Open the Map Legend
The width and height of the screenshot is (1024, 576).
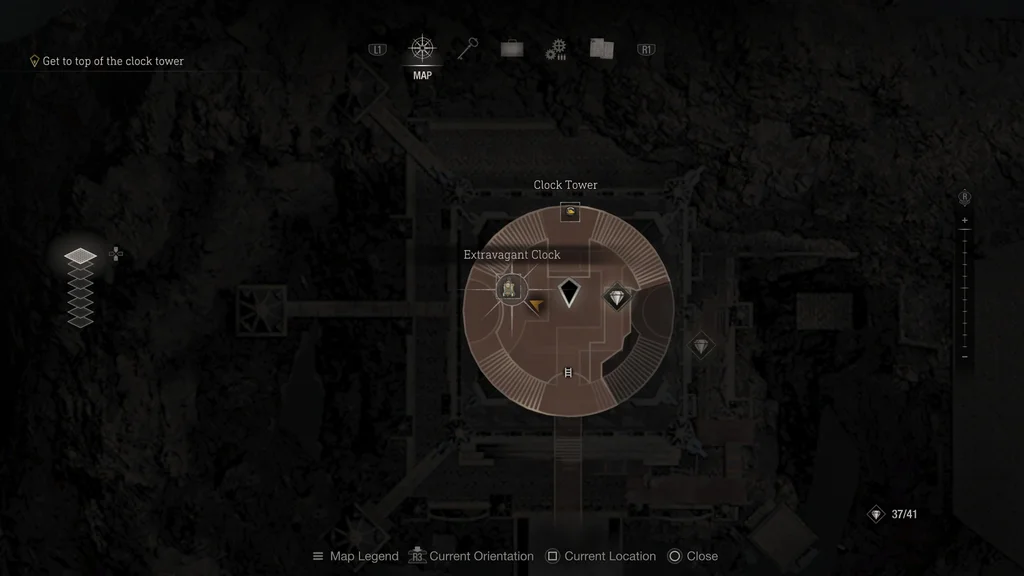[x=355, y=556]
